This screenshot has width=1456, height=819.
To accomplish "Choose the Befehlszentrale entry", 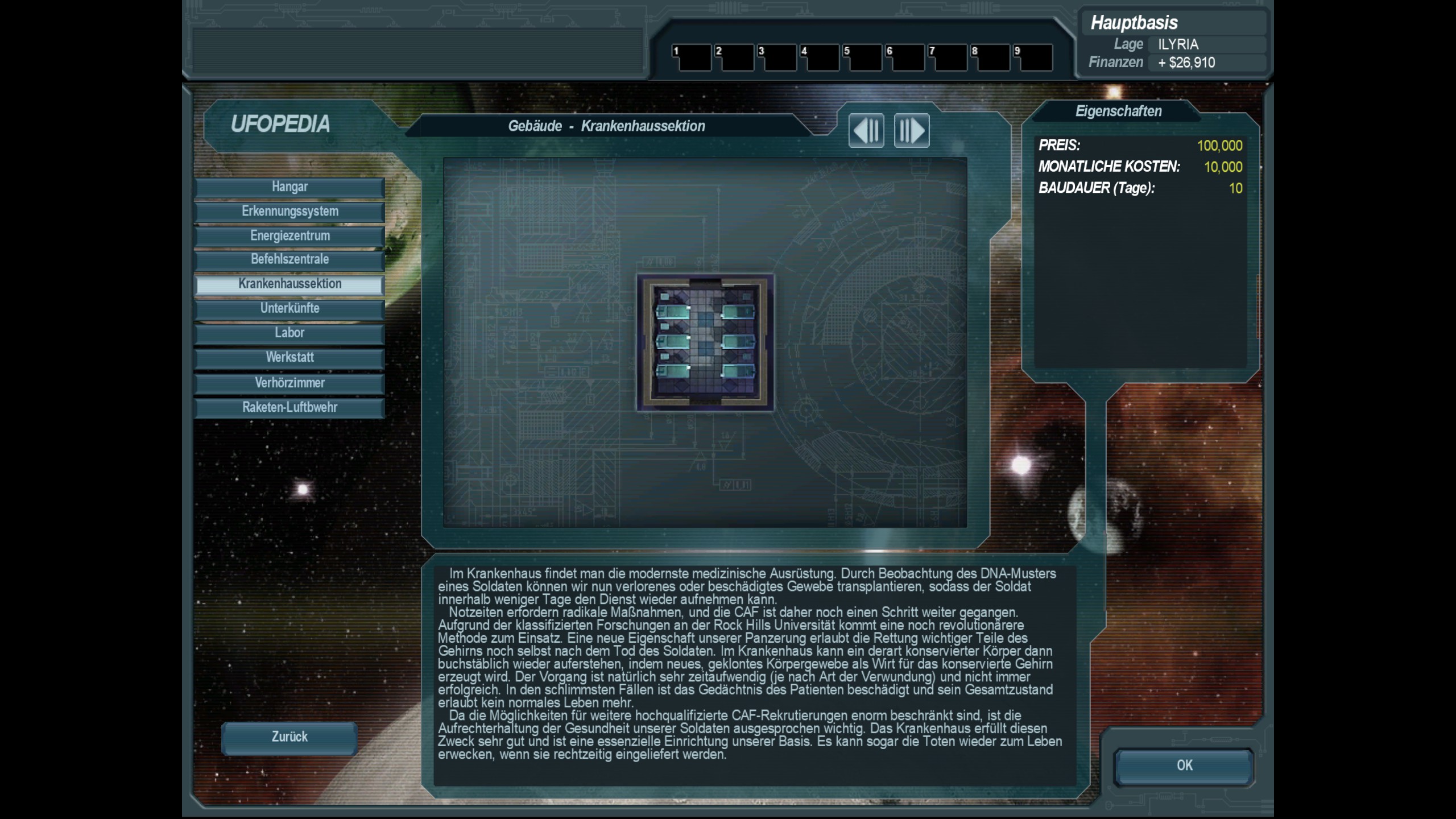I will [x=289, y=260].
